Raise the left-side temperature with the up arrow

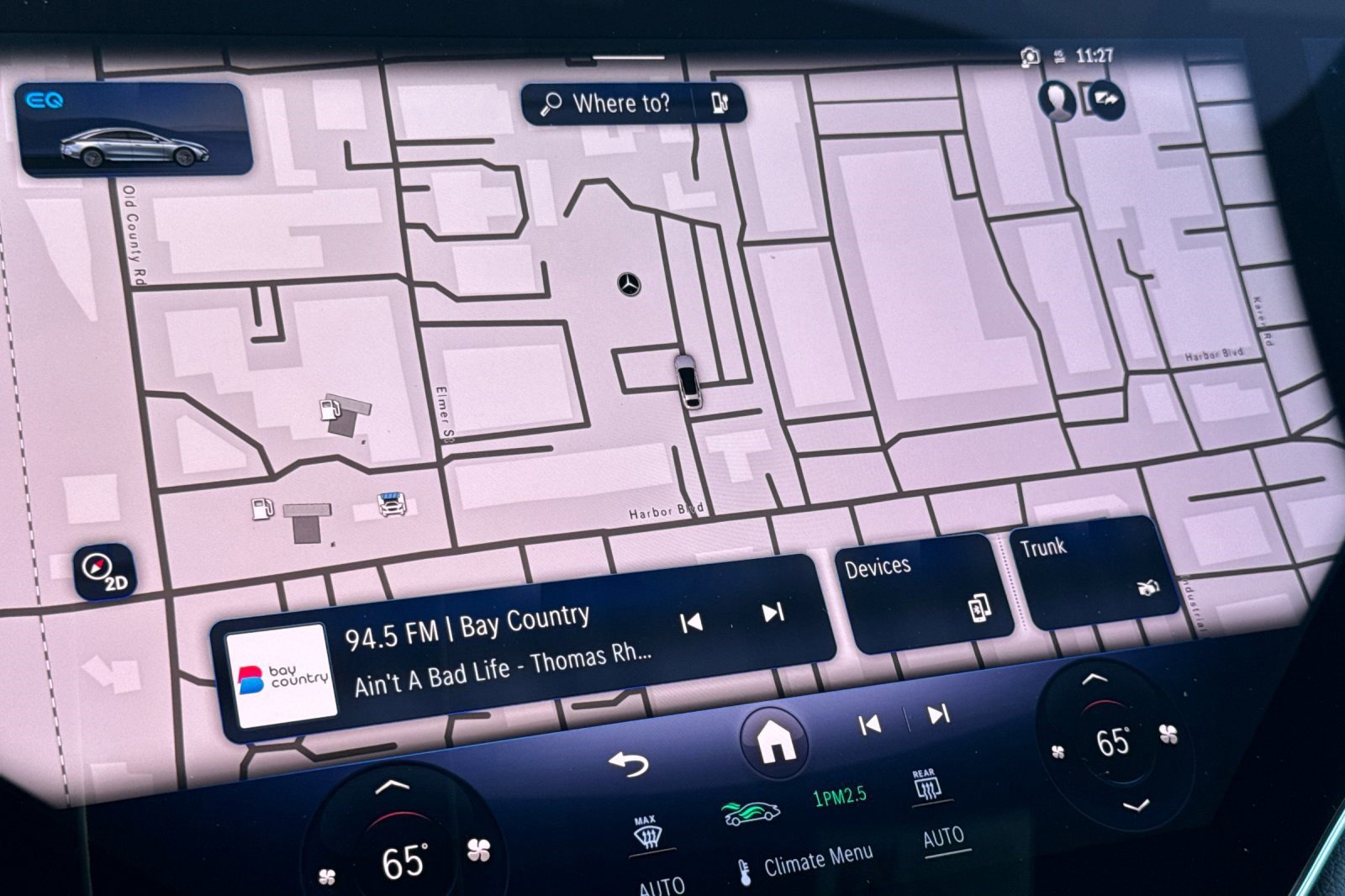point(392,787)
